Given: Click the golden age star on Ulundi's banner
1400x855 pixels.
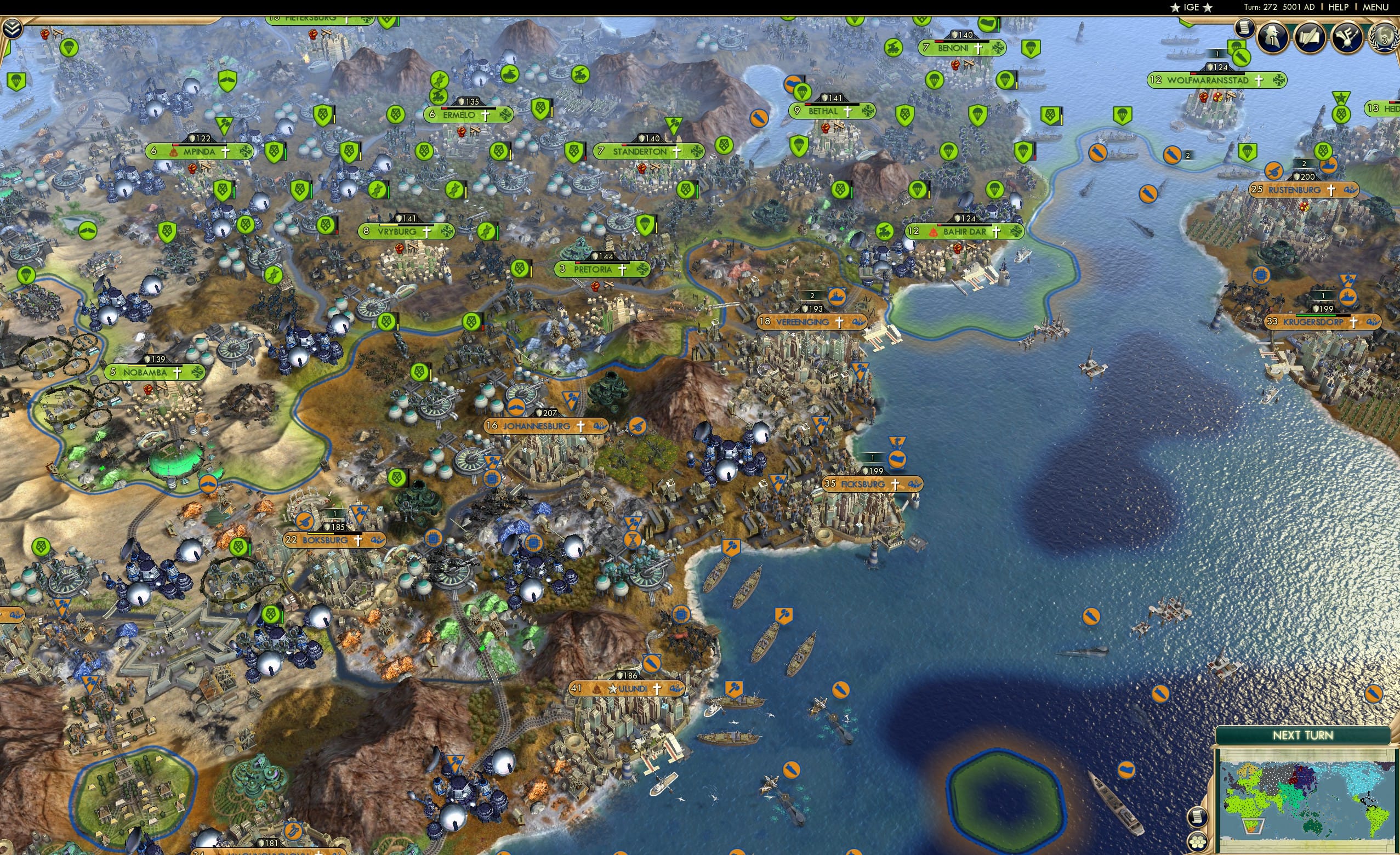Looking at the screenshot, I should (x=613, y=689).
